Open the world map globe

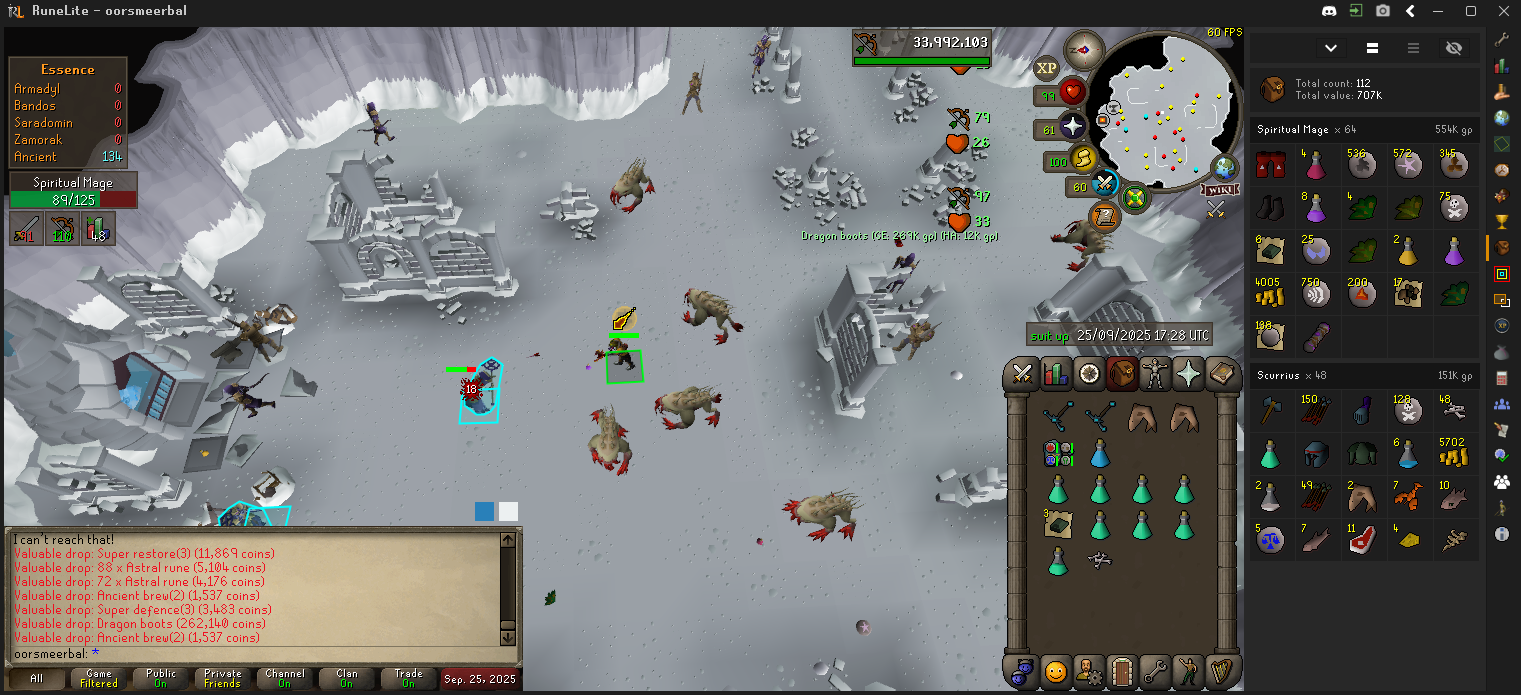[1224, 167]
